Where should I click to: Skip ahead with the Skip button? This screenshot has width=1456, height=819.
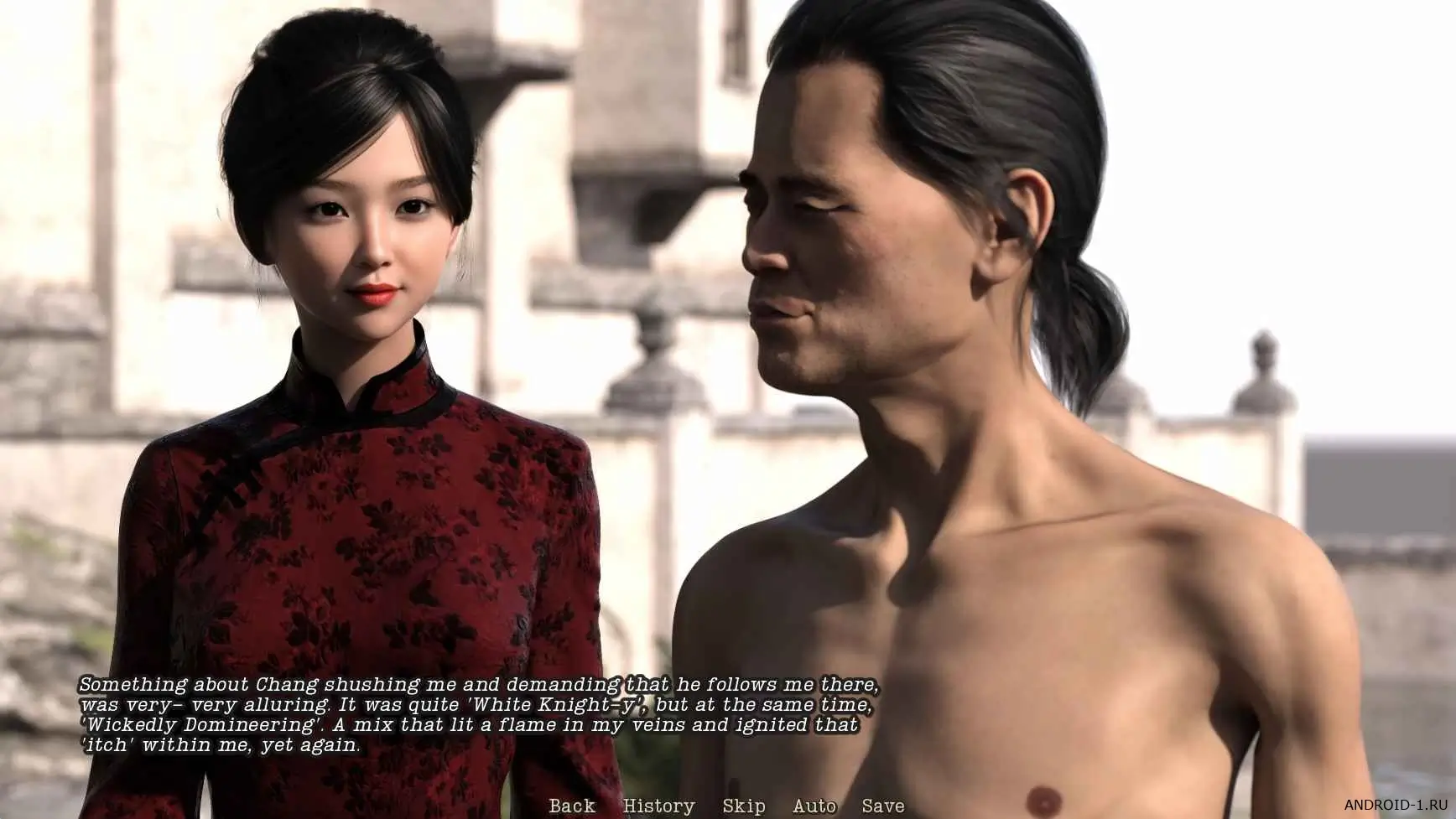[x=743, y=806]
